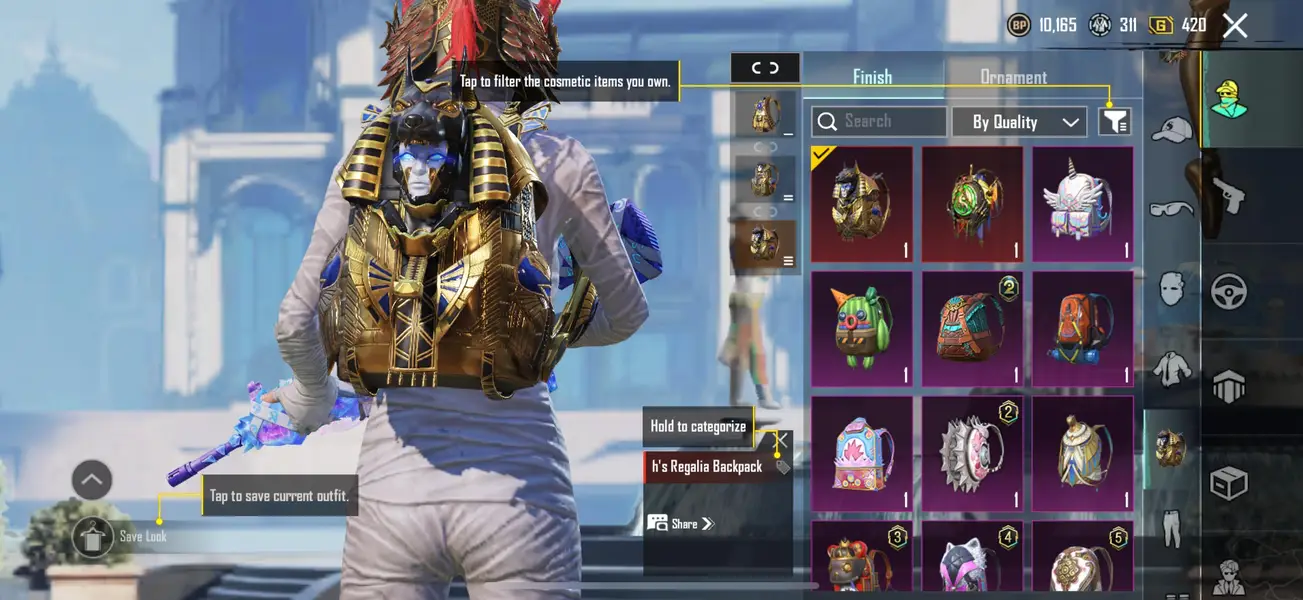Open the By Quality sort dropdown

(1018, 122)
